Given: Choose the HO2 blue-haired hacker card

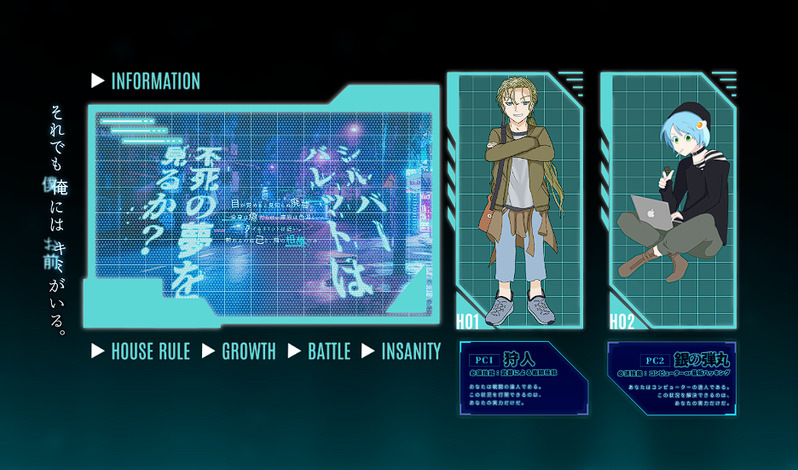Looking at the screenshot, I should pos(668,200).
